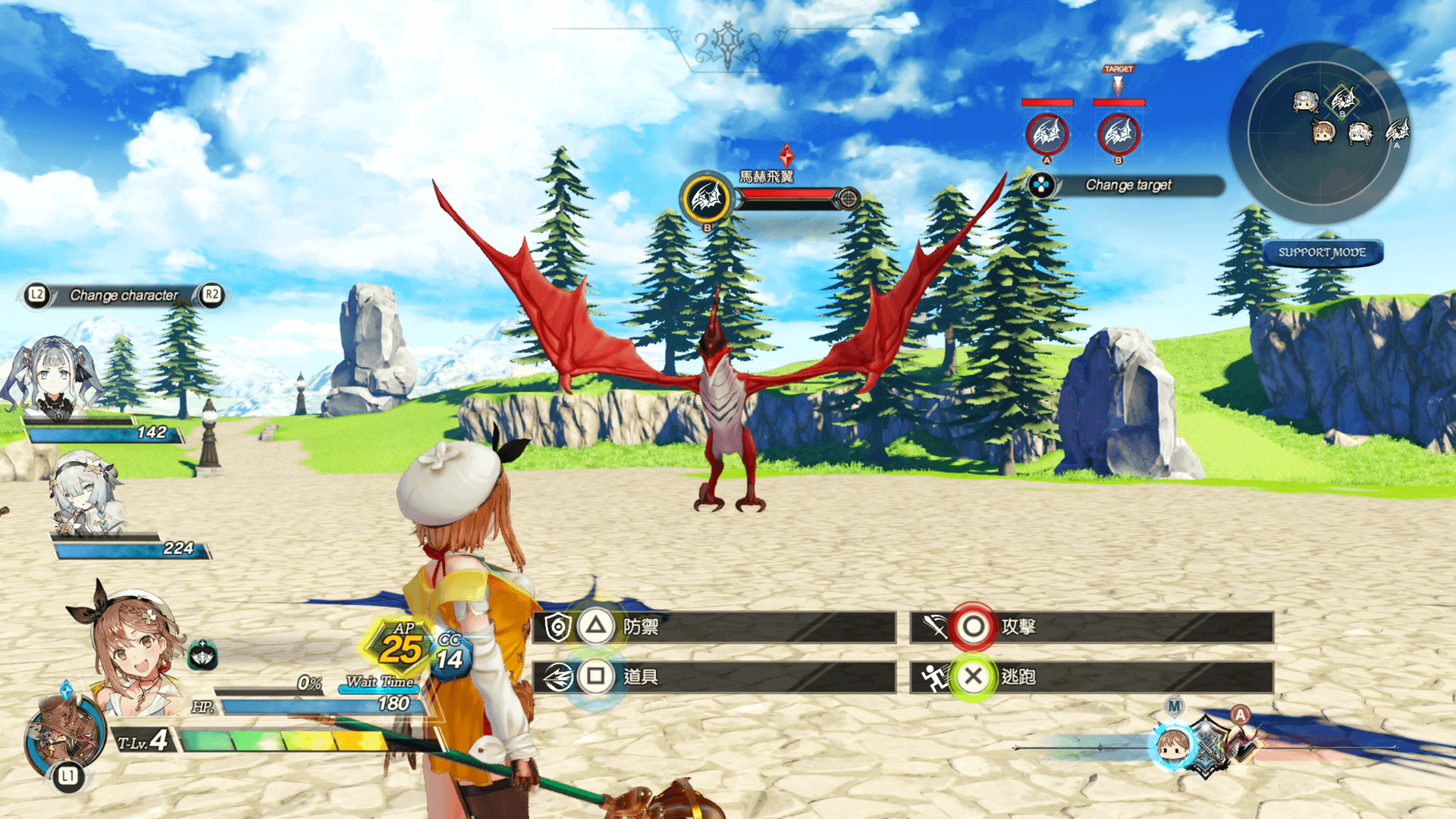Image resolution: width=1456 pixels, height=819 pixels.
Task: Open the 道具 item command
Action: tap(713, 676)
